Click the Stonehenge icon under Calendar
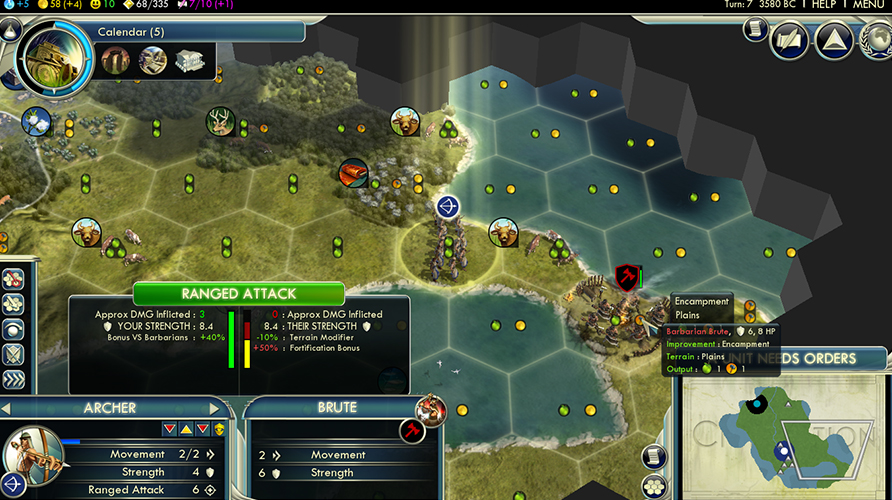 tap(115, 60)
